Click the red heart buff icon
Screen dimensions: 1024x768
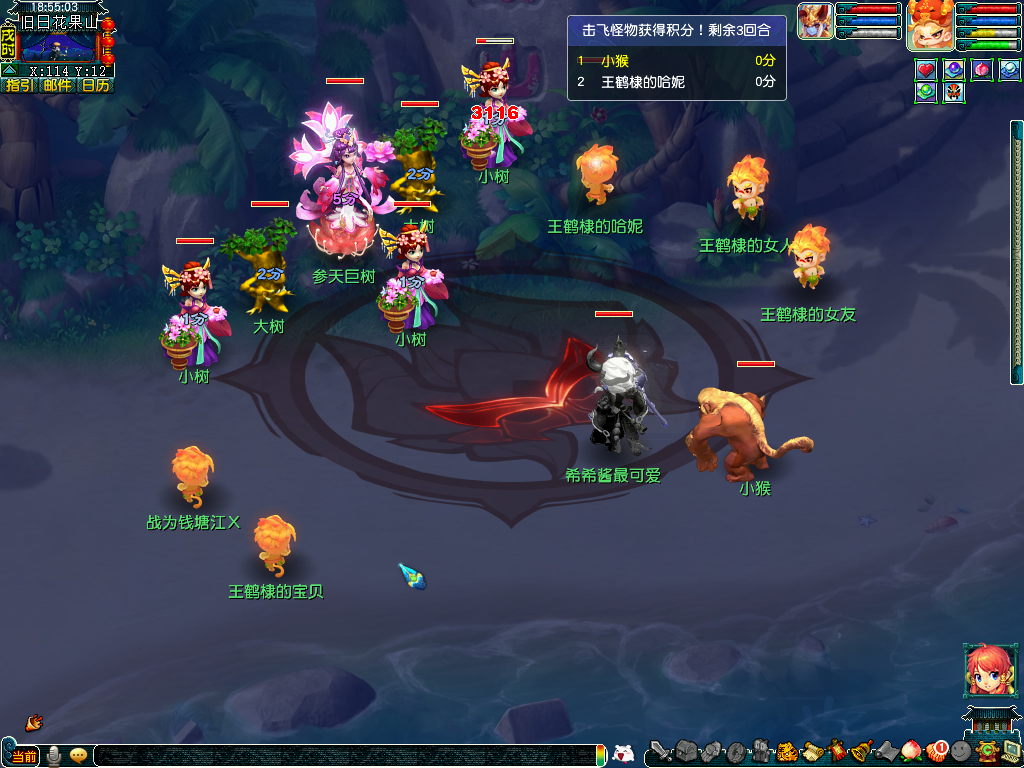pos(926,70)
